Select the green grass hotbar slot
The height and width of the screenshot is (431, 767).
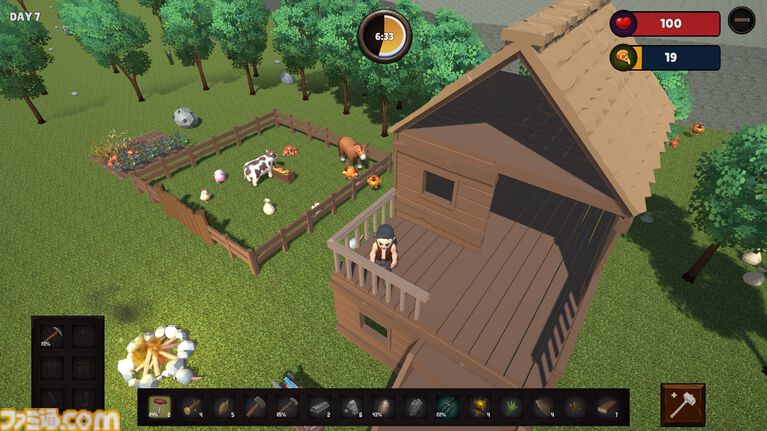point(511,406)
